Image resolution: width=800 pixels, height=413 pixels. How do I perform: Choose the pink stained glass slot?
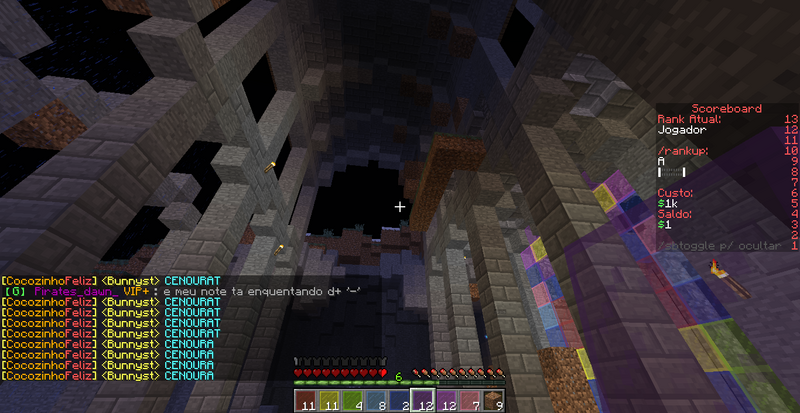click(471, 402)
